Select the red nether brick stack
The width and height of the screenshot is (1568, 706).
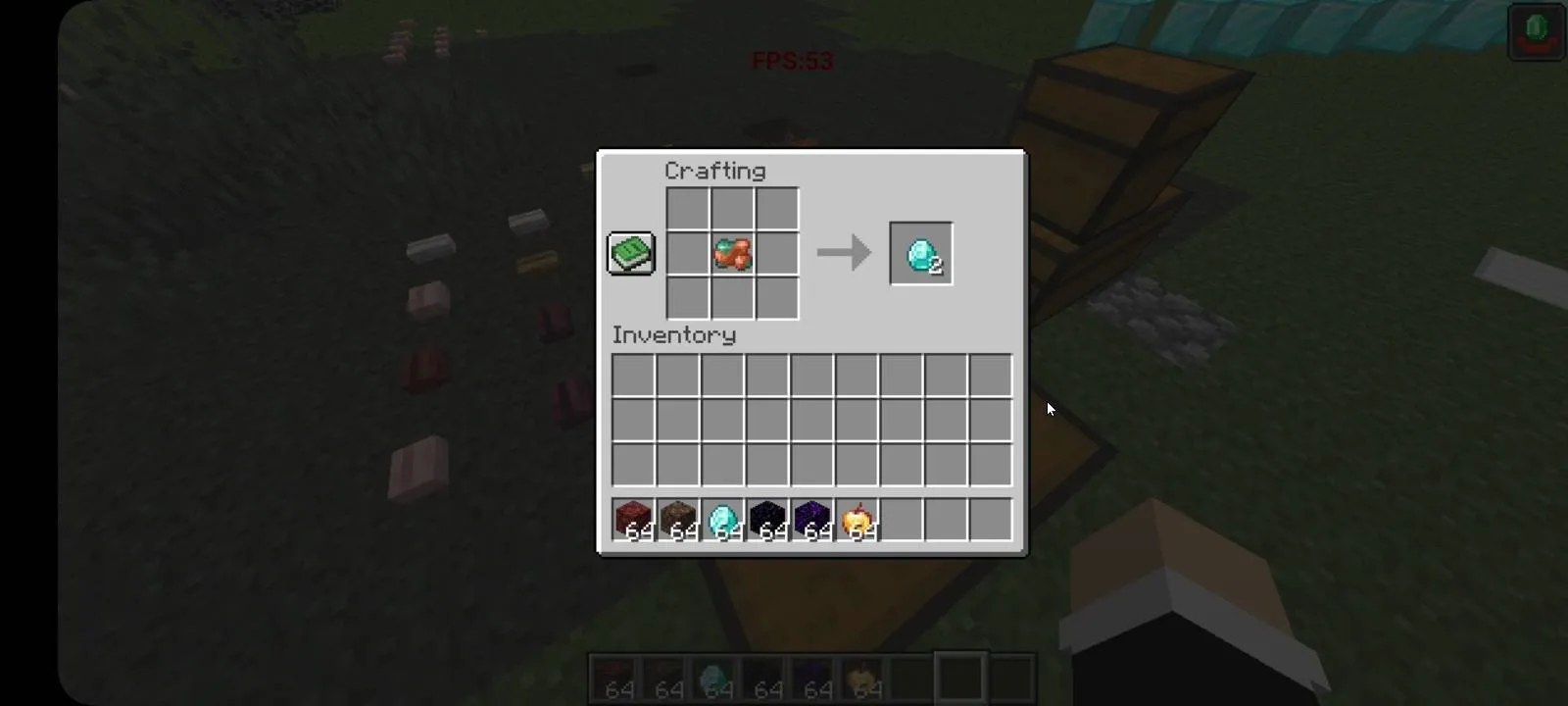[x=633, y=520]
